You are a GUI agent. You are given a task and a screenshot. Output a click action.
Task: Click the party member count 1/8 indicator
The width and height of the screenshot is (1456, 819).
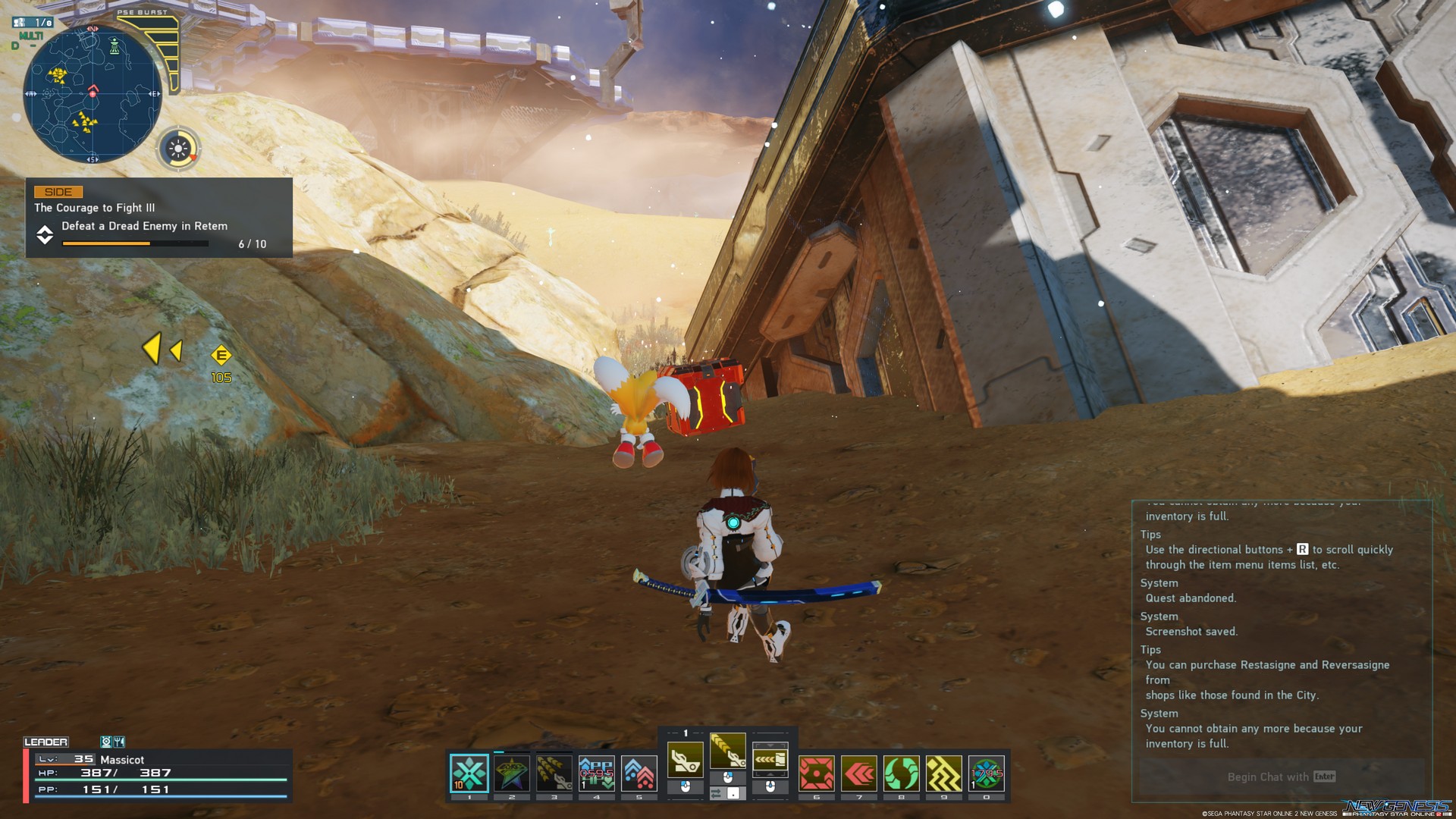click(33, 23)
